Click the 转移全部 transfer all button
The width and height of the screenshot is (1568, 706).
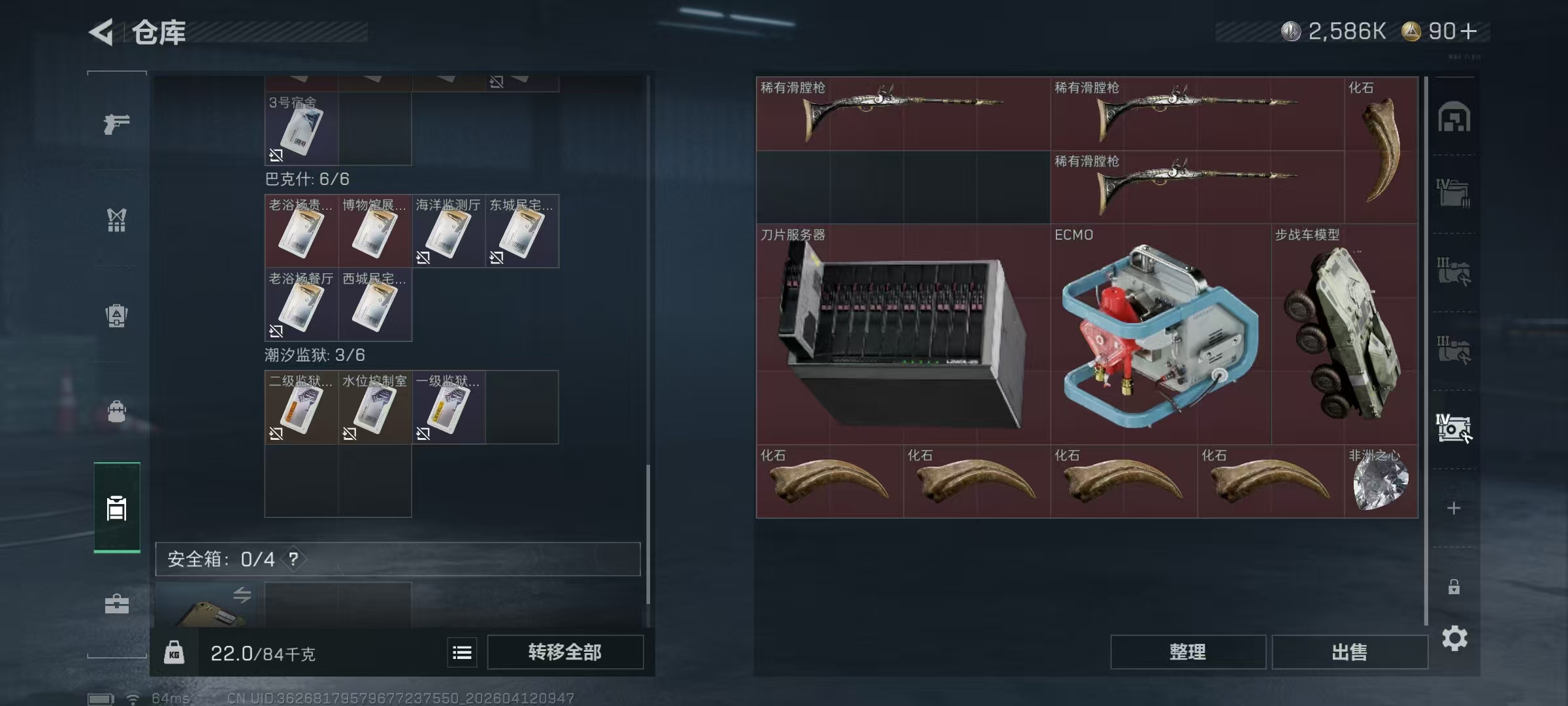(564, 652)
